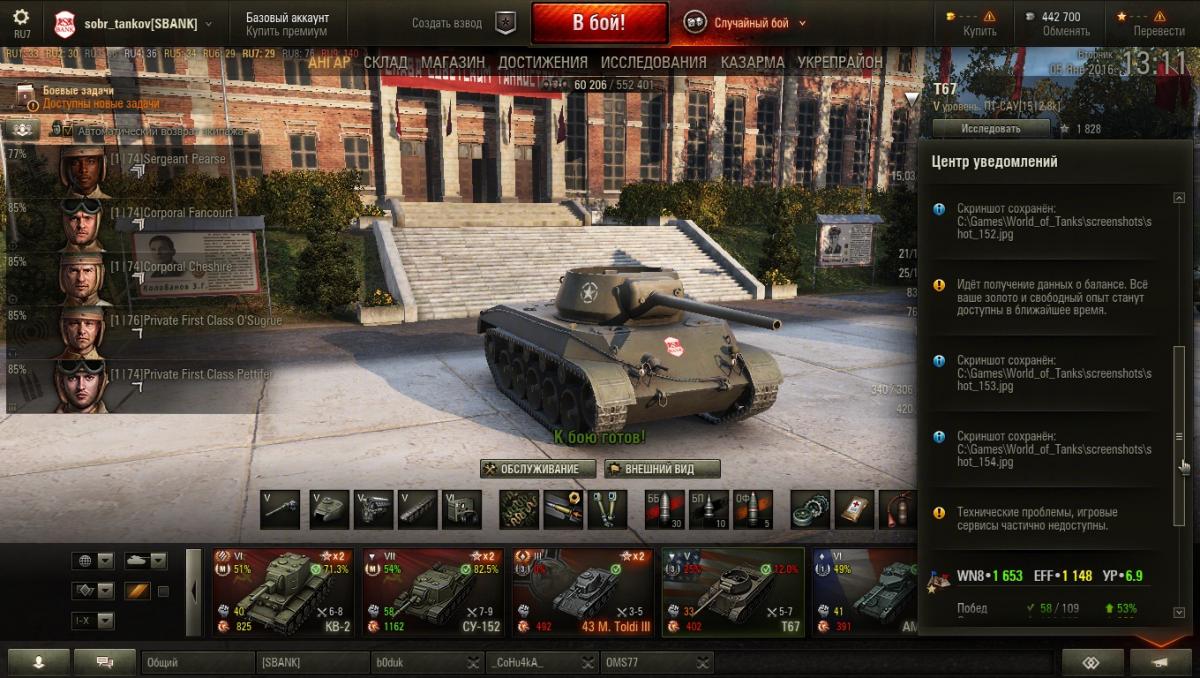The width and height of the screenshot is (1200, 678).
Task: Open the ОБСЛУЖИВАНИЕ service button
Action: [x=538, y=469]
